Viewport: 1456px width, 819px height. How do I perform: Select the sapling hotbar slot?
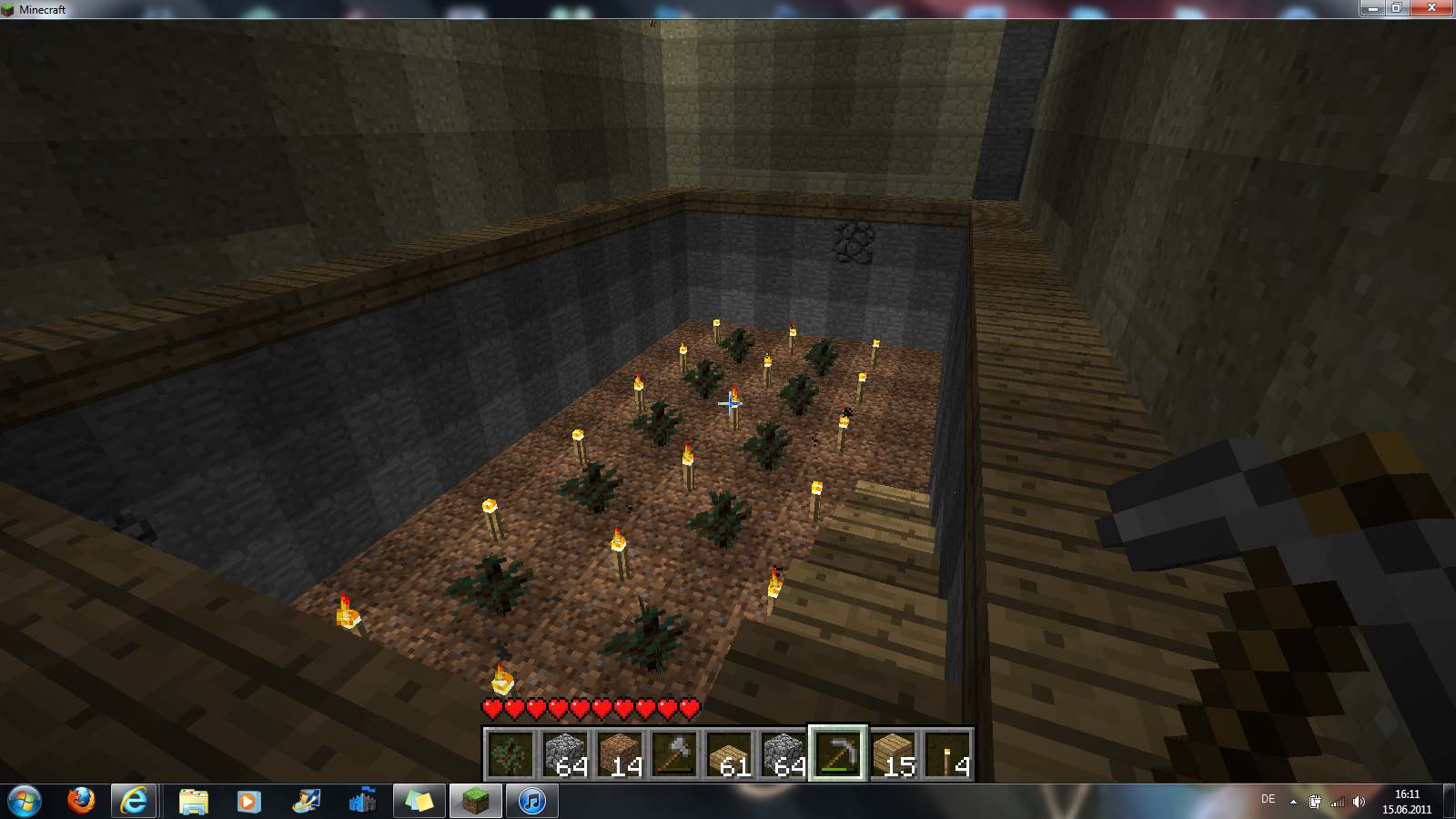click(x=510, y=754)
